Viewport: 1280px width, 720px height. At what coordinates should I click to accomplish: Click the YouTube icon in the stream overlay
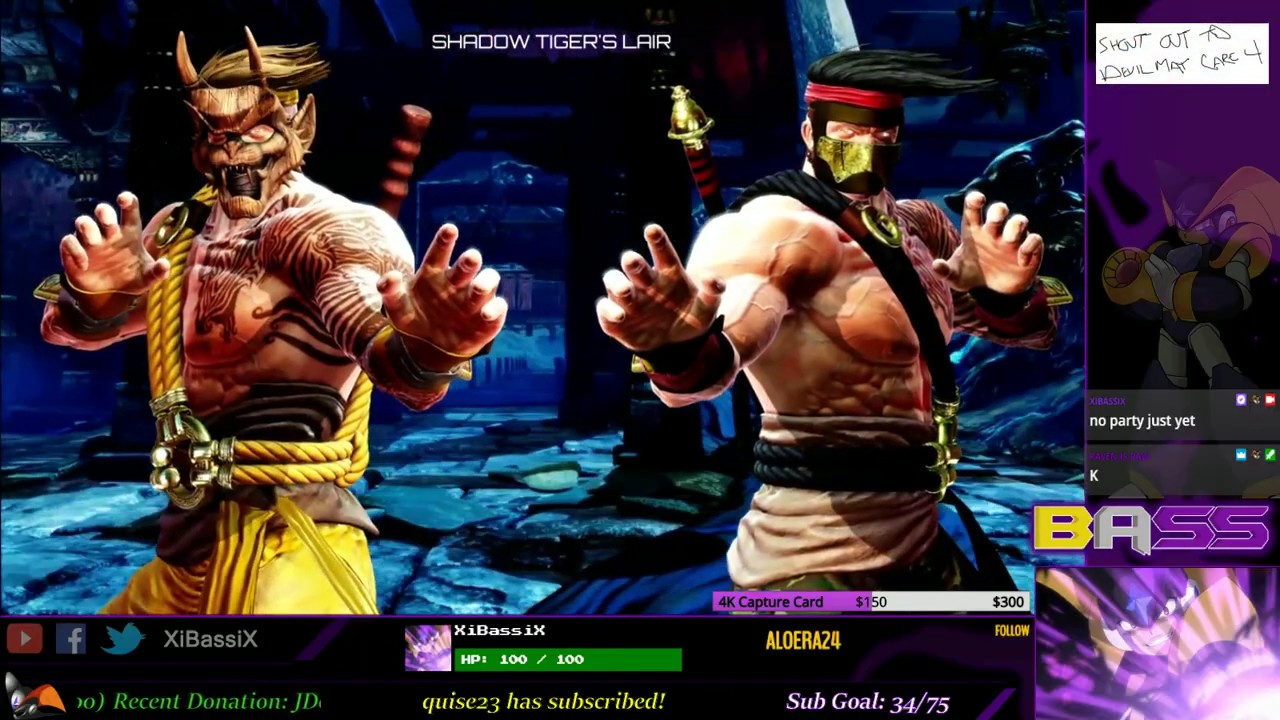[25, 638]
